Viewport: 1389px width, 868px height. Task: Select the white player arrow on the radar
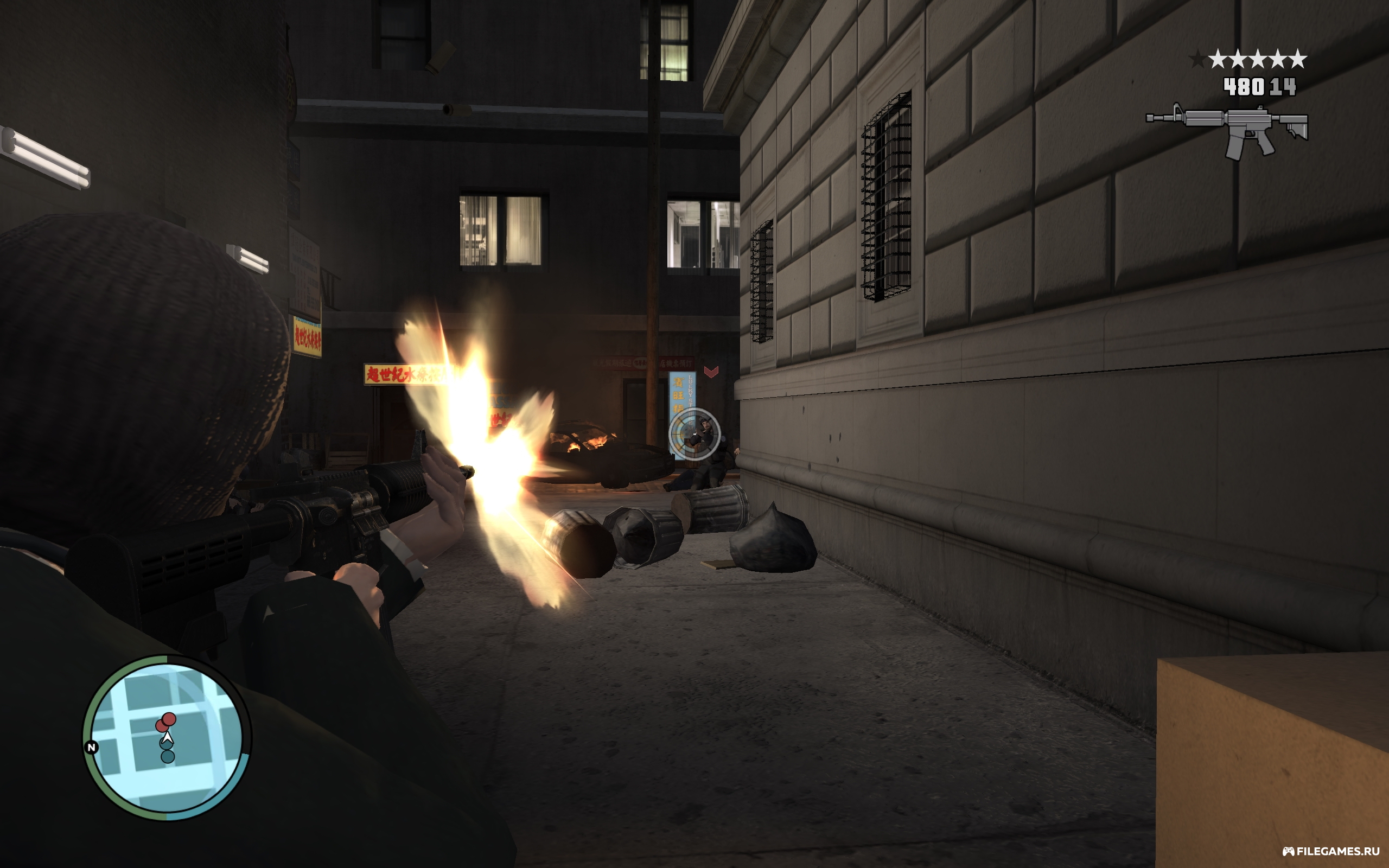167,737
